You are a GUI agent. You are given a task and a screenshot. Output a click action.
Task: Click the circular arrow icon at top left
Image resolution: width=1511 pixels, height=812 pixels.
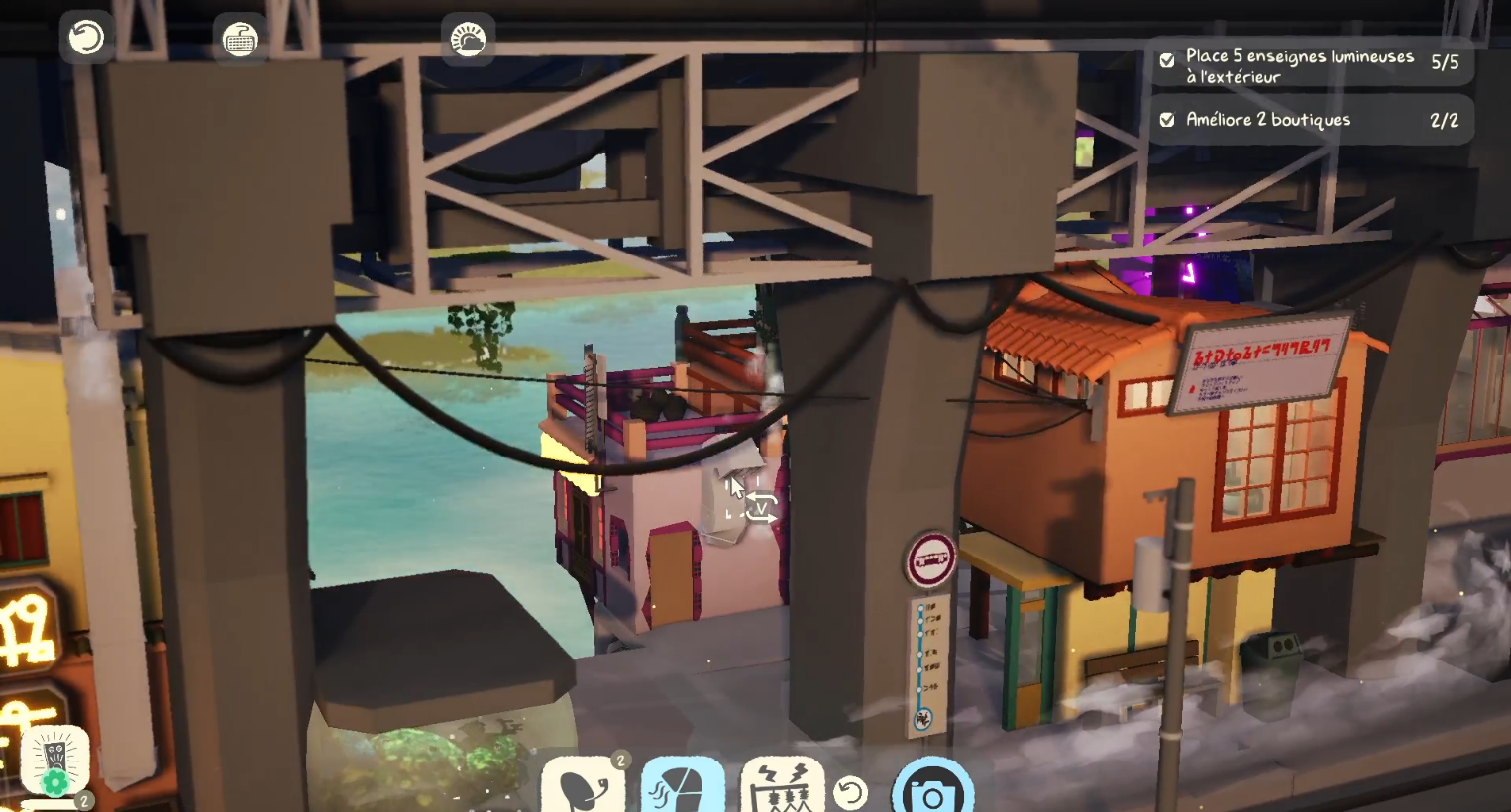(86, 39)
